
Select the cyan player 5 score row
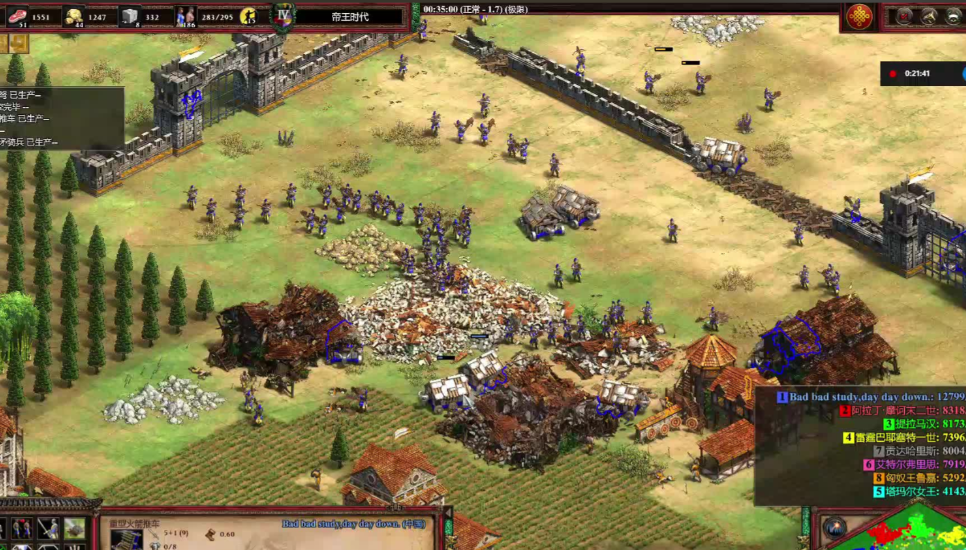(905, 491)
